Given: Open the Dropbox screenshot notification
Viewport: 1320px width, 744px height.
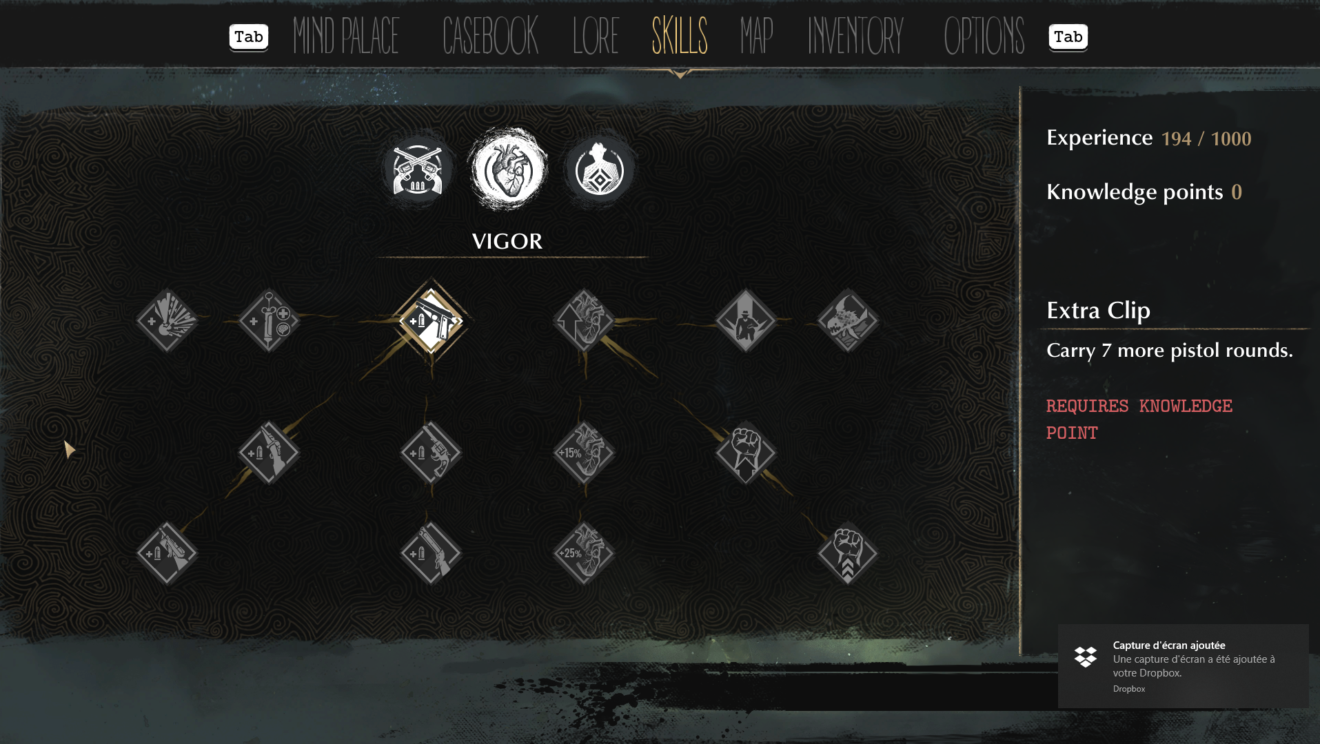Looking at the screenshot, I should (x=1183, y=666).
